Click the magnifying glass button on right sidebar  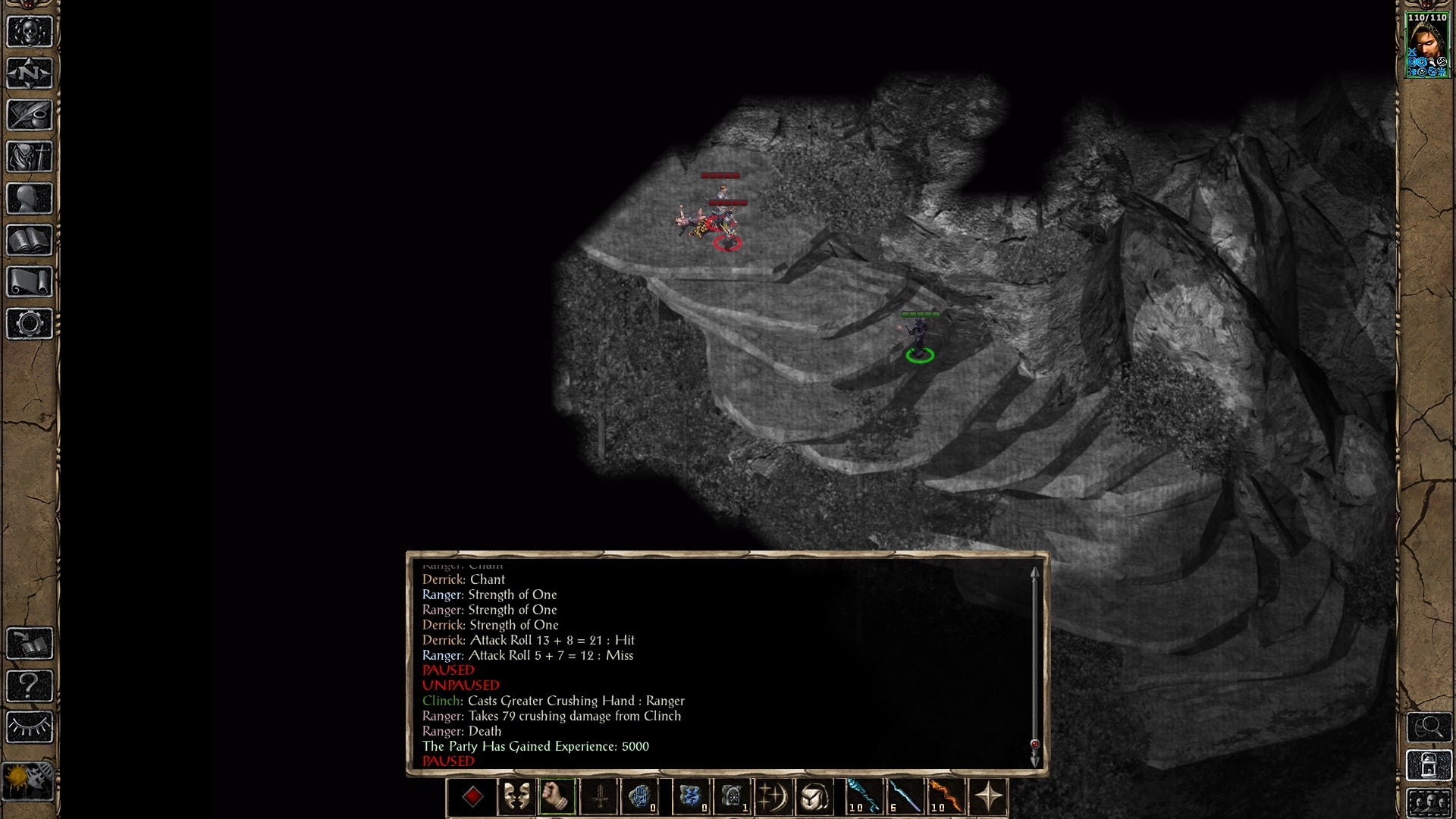point(1429,728)
